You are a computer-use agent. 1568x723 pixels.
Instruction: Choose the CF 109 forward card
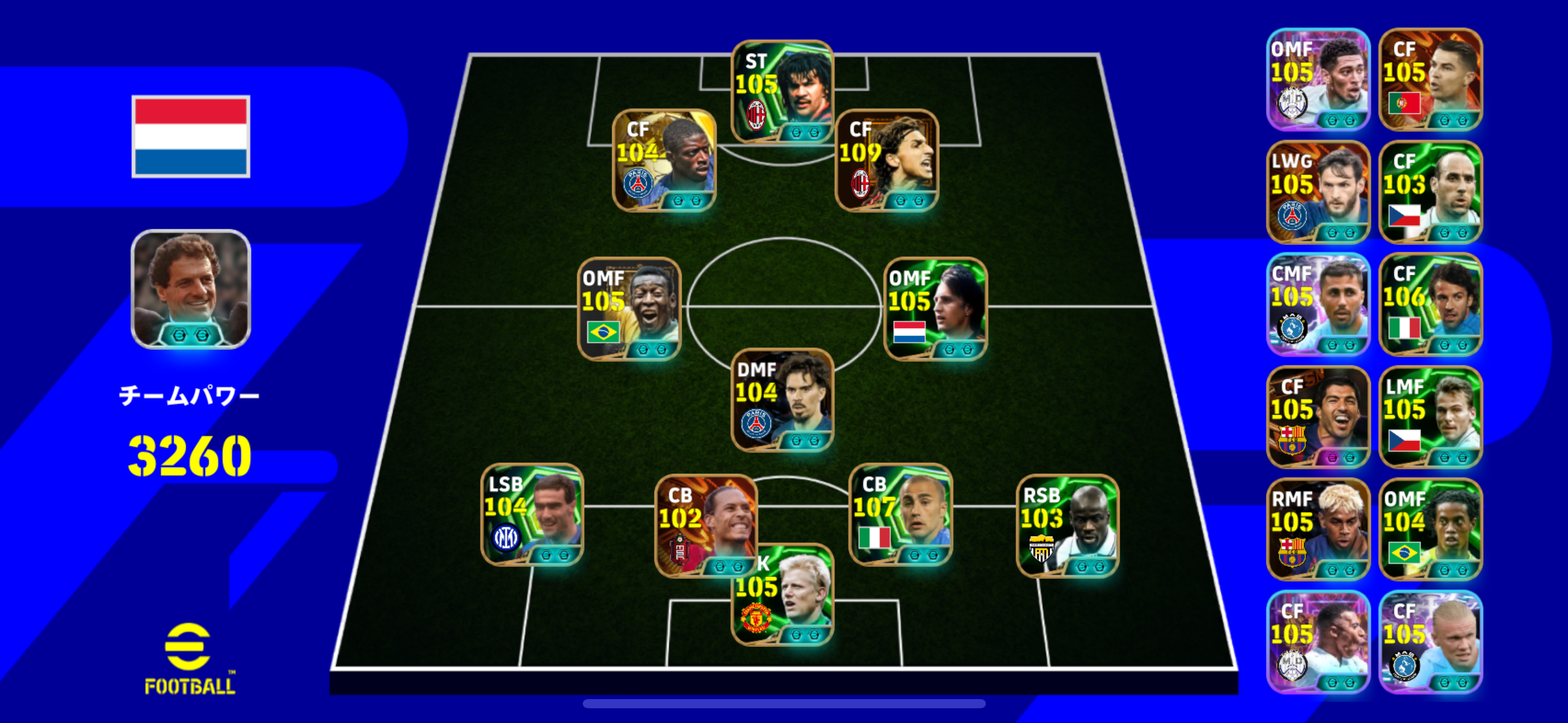(887, 161)
